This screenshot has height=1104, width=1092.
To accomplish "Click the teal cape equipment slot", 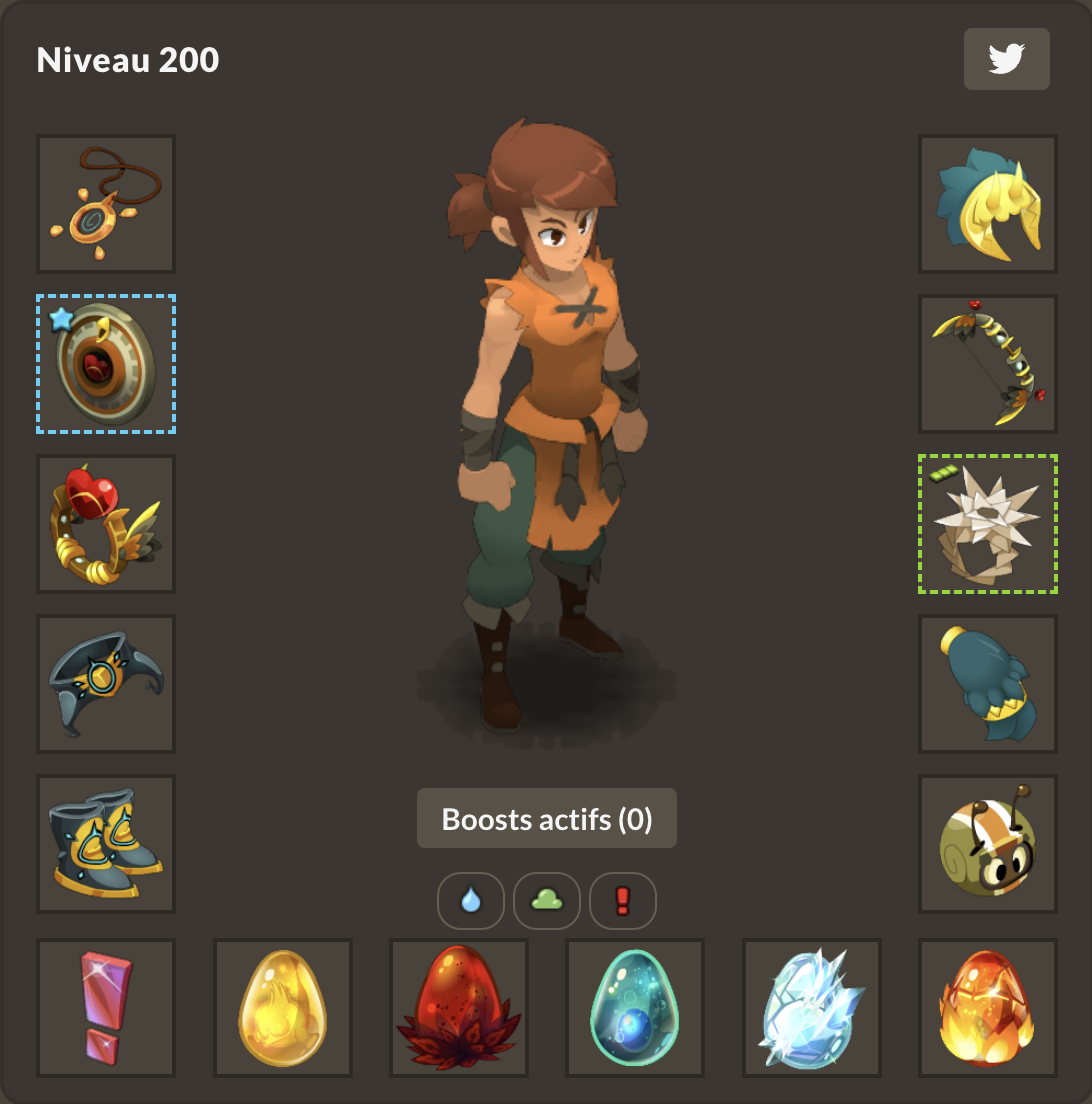I will pyautogui.click(x=988, y=684).
